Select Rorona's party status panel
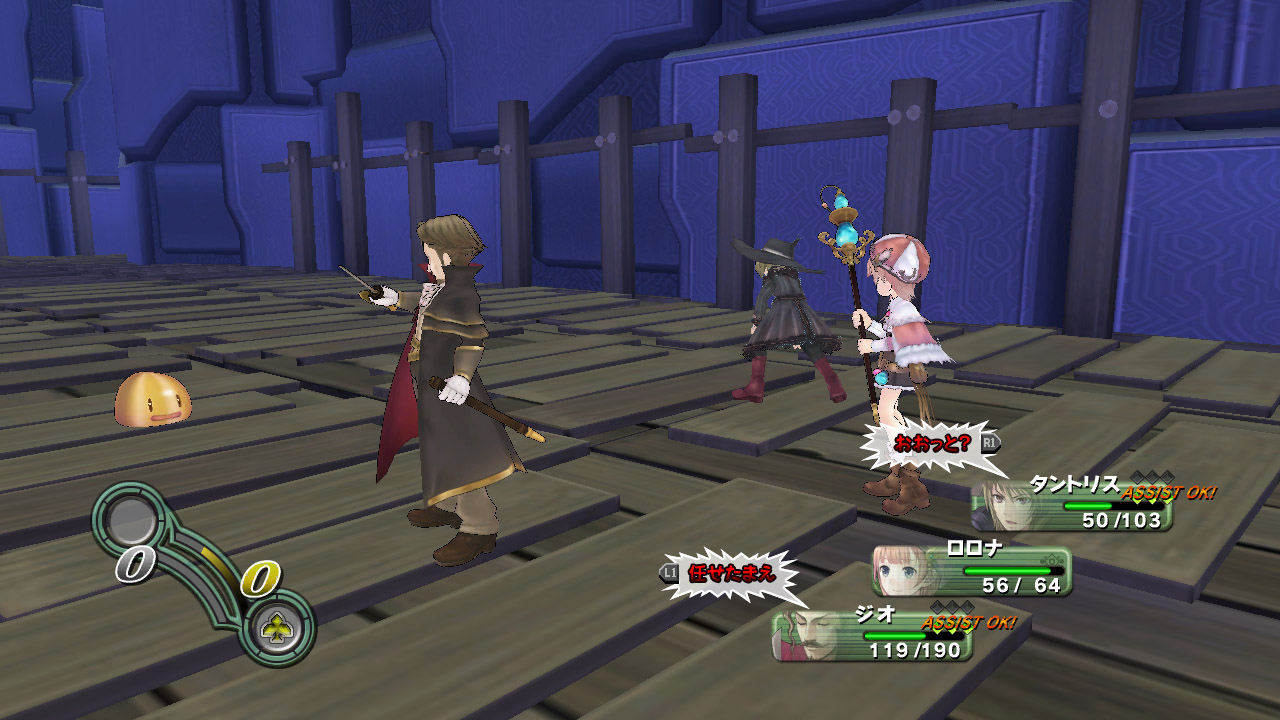 [x=971, y=571]
